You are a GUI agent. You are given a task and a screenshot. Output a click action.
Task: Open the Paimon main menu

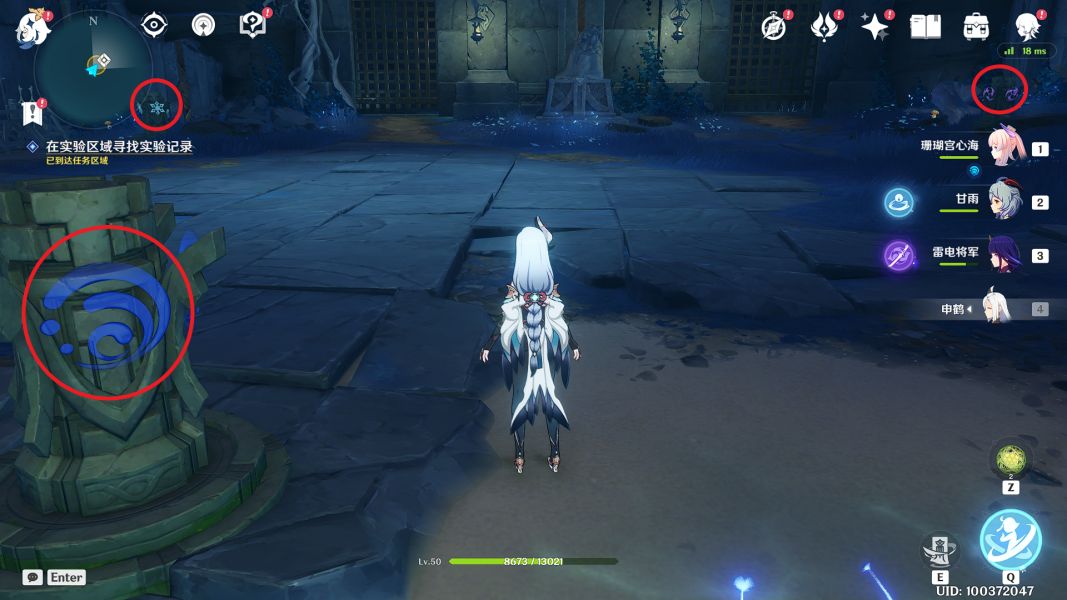[28, 26]
